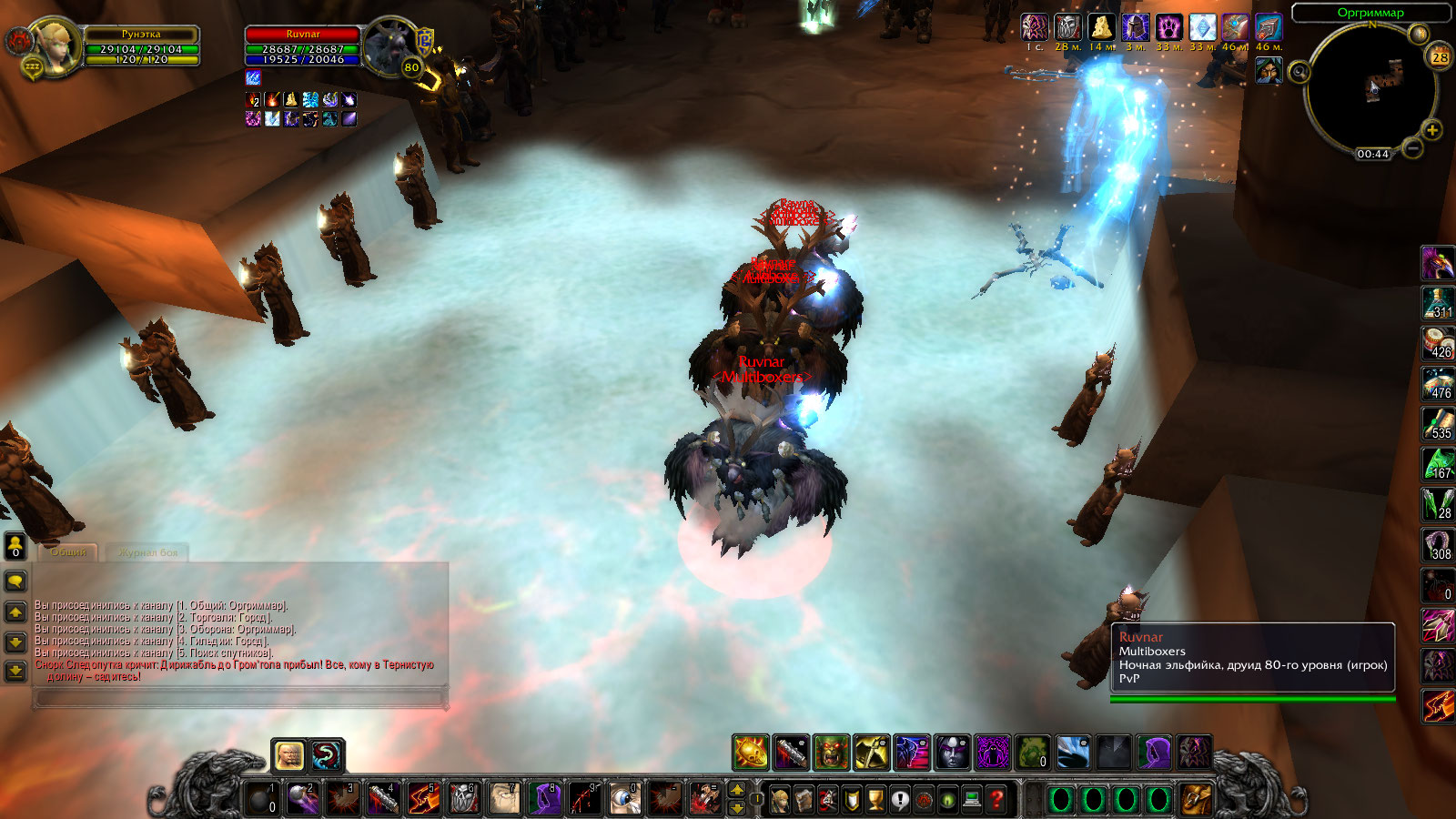Zoom out the minimap with minus button
Image resolution: width=1456 pixels, height=819 pixels.
pyautogui.click(x=1411, y=147)
